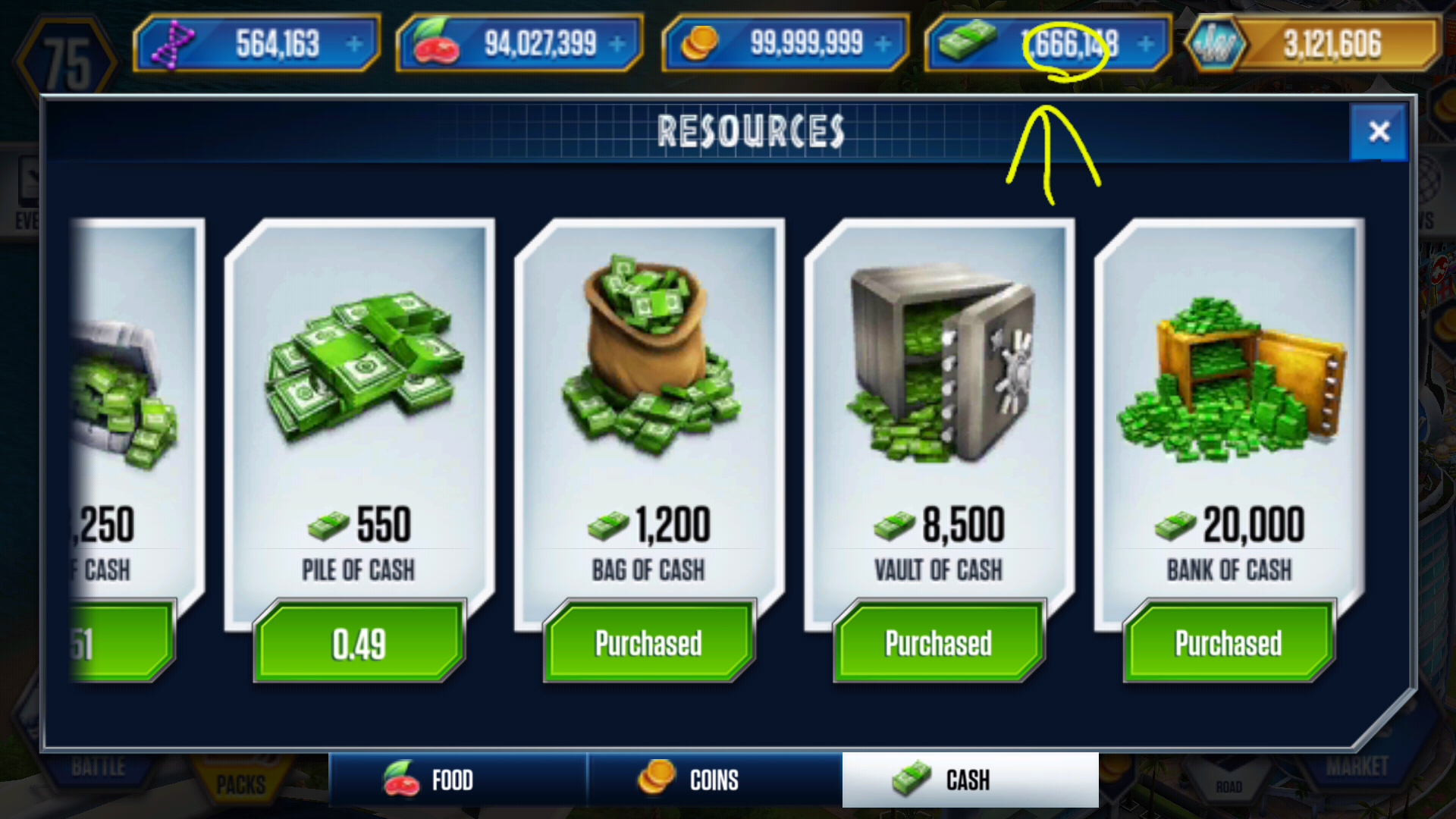Viewport: 1456px width, 819px height.
Task: Buy Pile of Cash for 0.49
Action: (x=359, y=643)
